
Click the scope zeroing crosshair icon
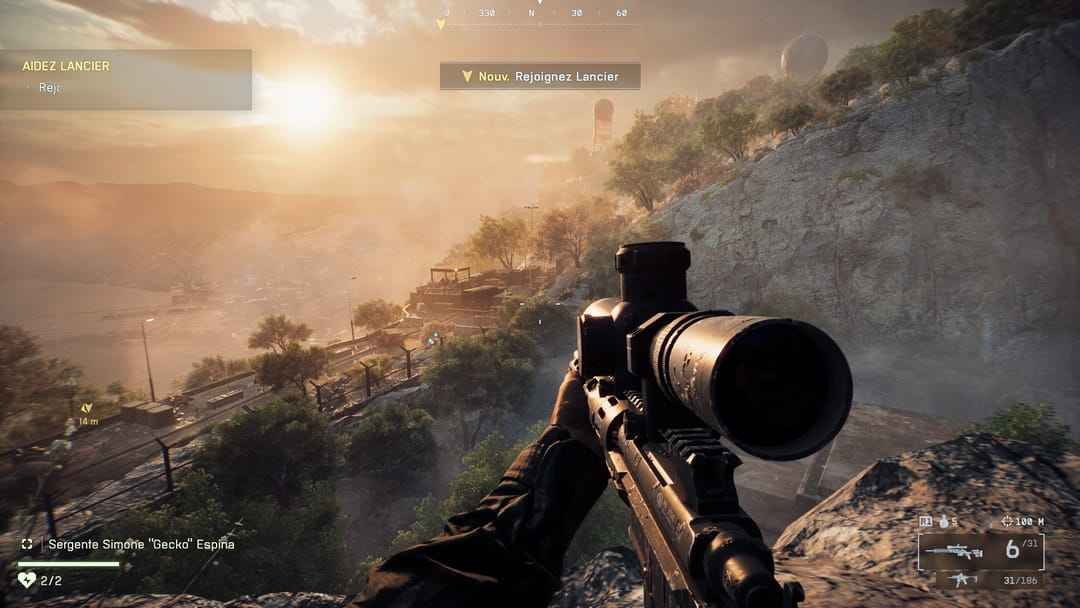point(1006,521)
